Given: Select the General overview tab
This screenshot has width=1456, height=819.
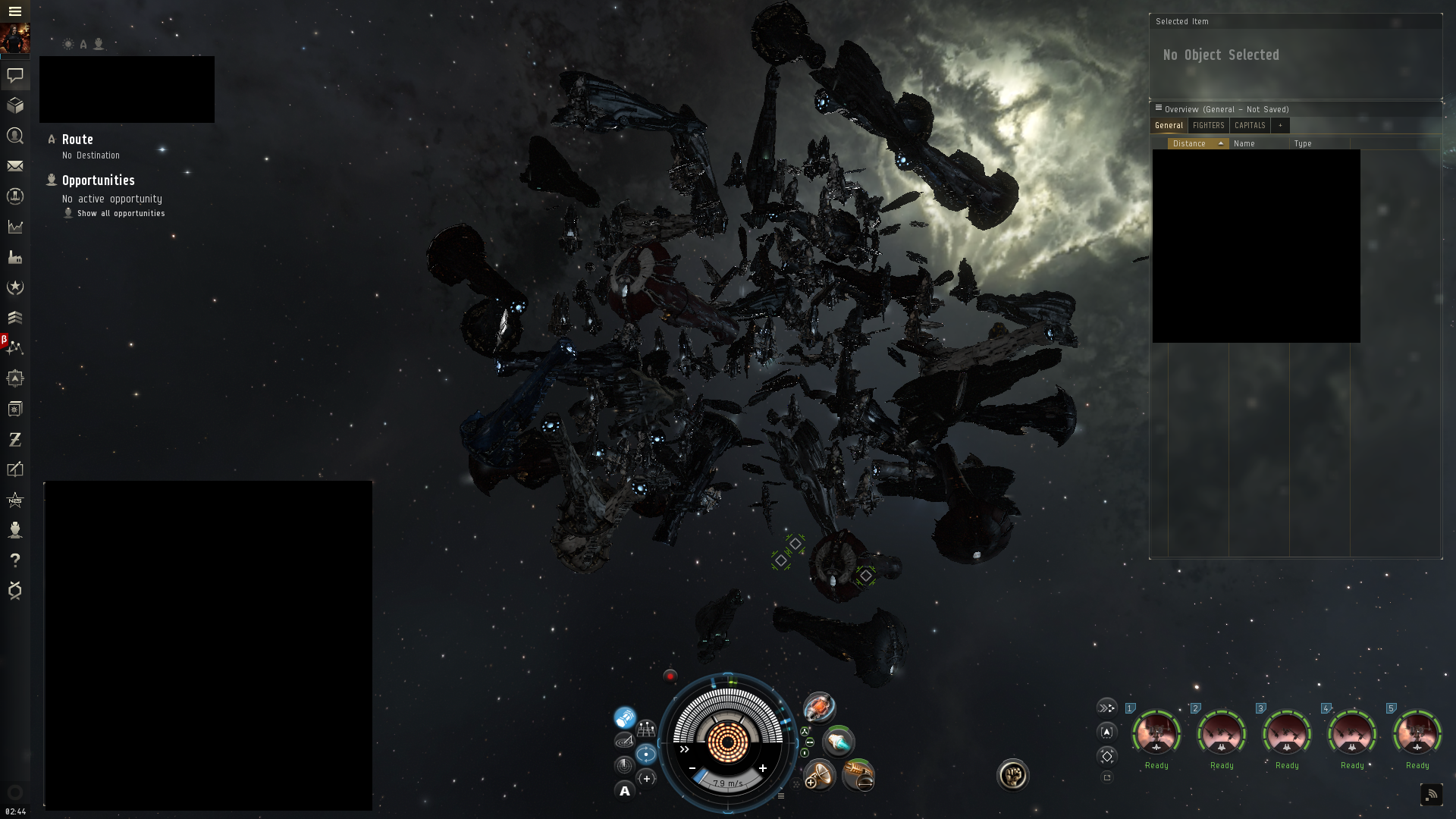Looking at the screenshot, I should click(x=1169, y=126).
